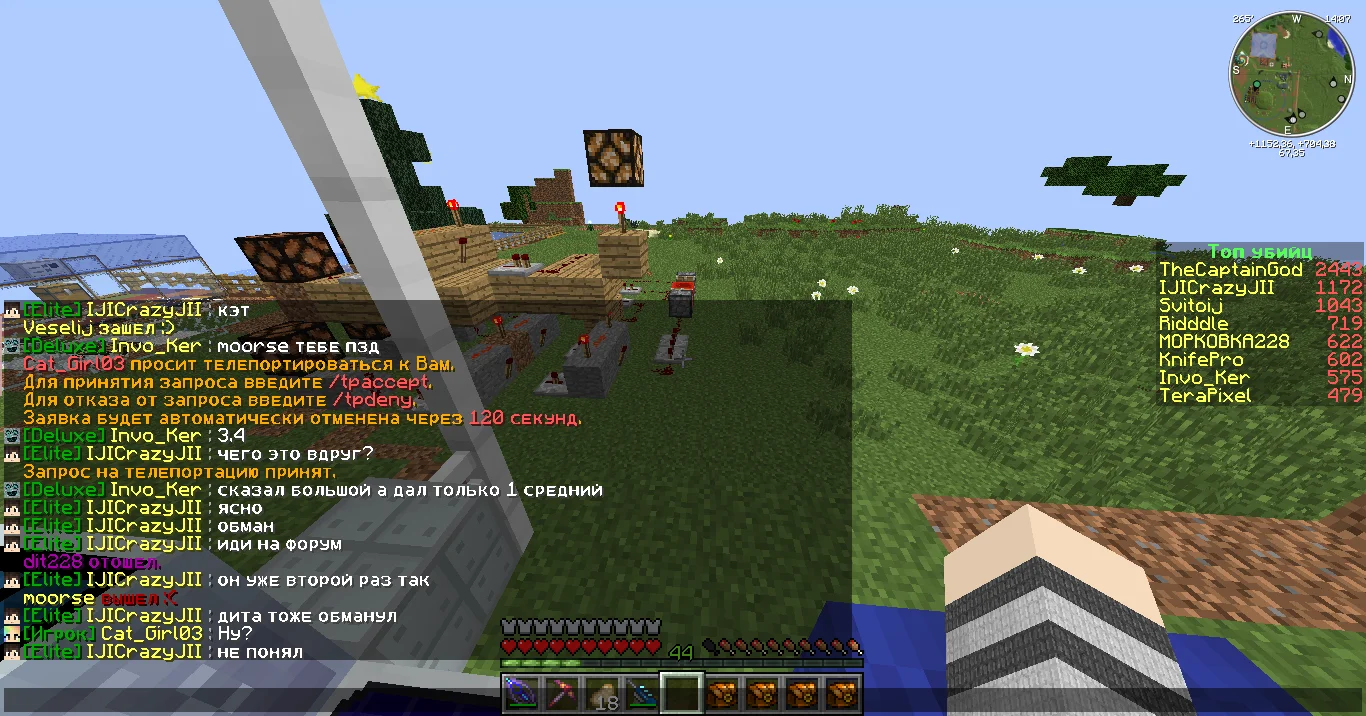Select the highlighted empty hotbar slot
The image size is (1366, 716).
click(681, 692)
